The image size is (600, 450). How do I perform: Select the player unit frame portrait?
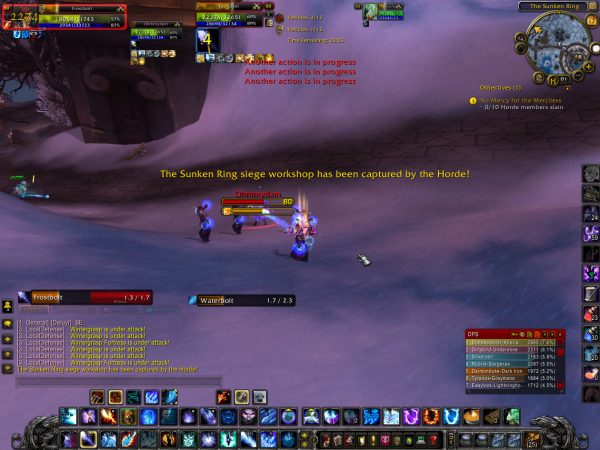17,16
